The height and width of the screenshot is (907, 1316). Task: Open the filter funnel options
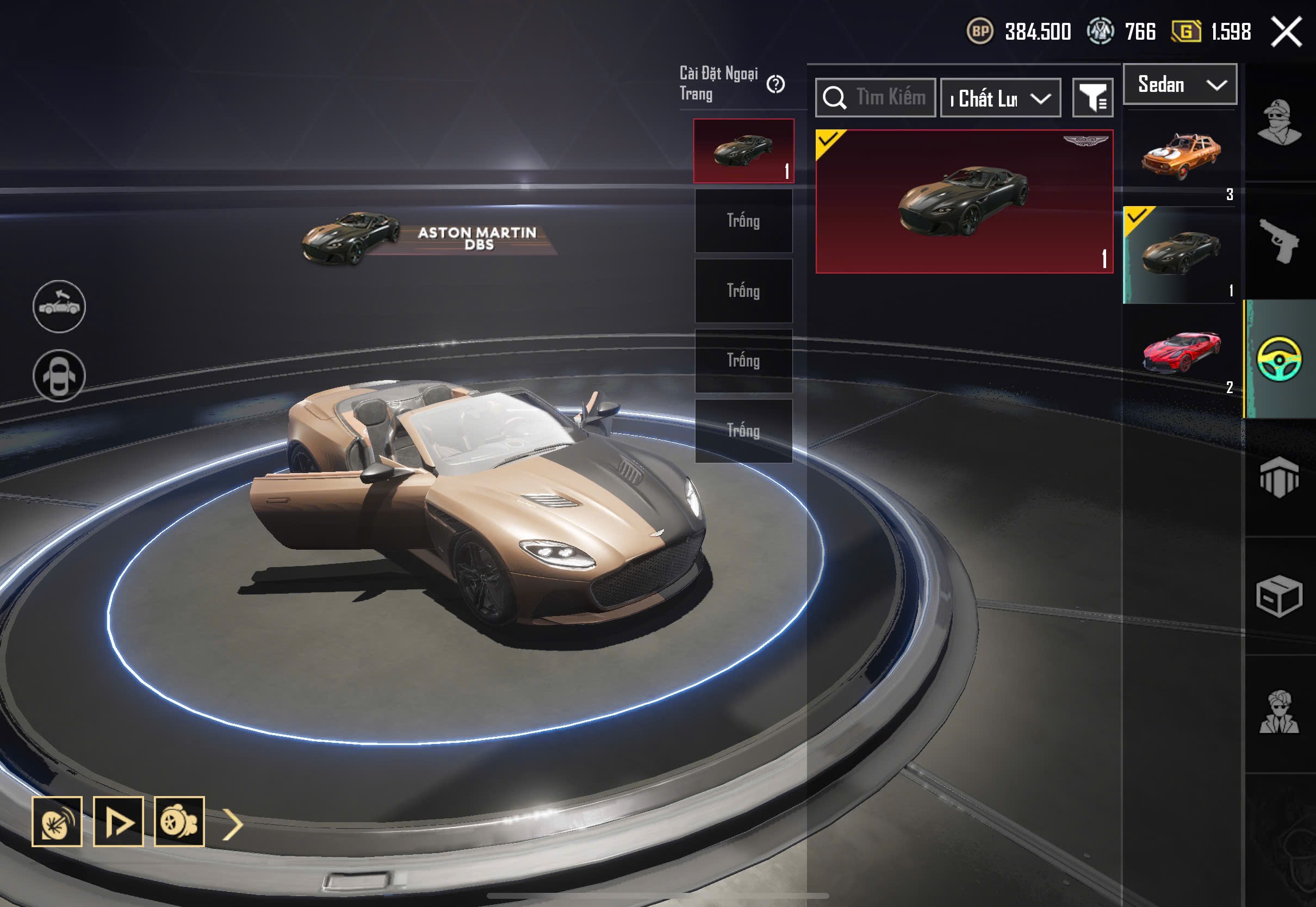(1092, 98)
